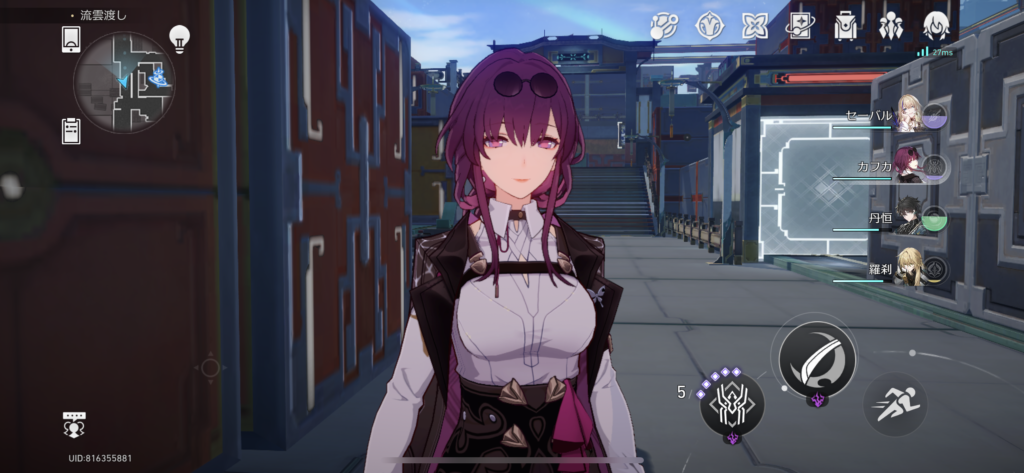Open the backpack inventory
Image resolution: width=1024 pixels, height=473 pixels.
(846, 25)
